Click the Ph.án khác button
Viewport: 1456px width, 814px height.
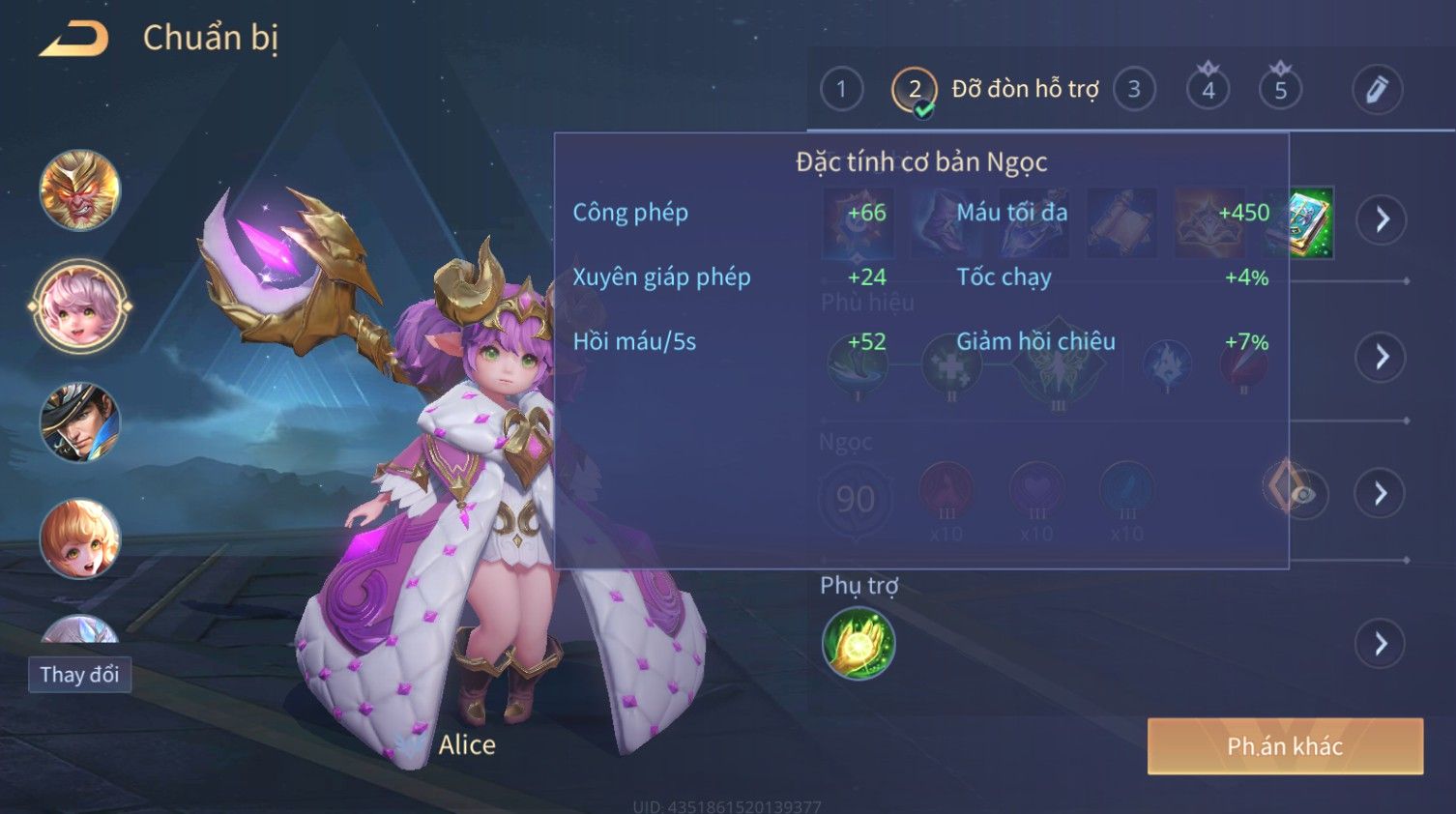[1285, 746]
